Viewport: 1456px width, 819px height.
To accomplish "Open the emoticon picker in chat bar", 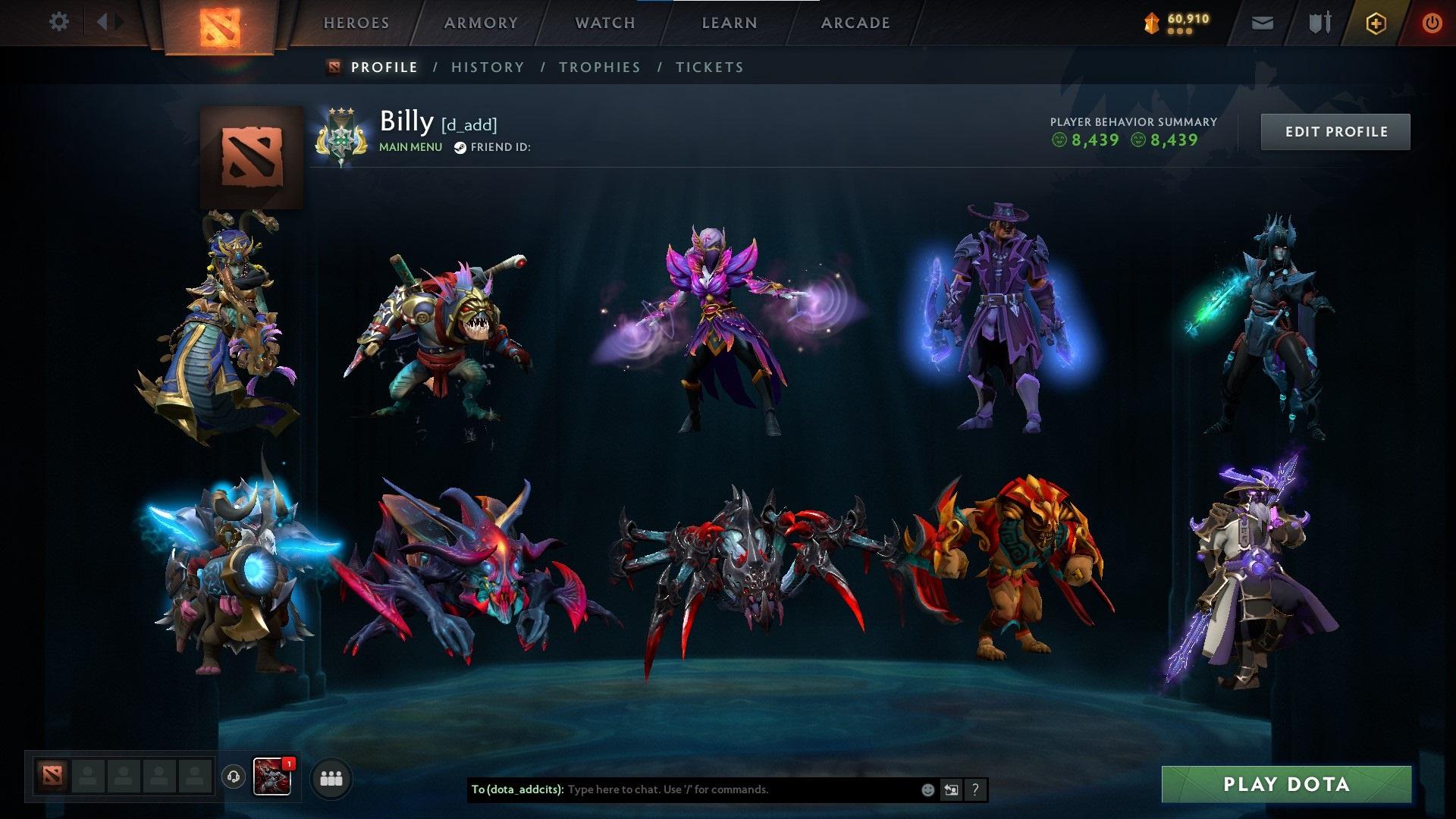I will [x=928, y=790].
